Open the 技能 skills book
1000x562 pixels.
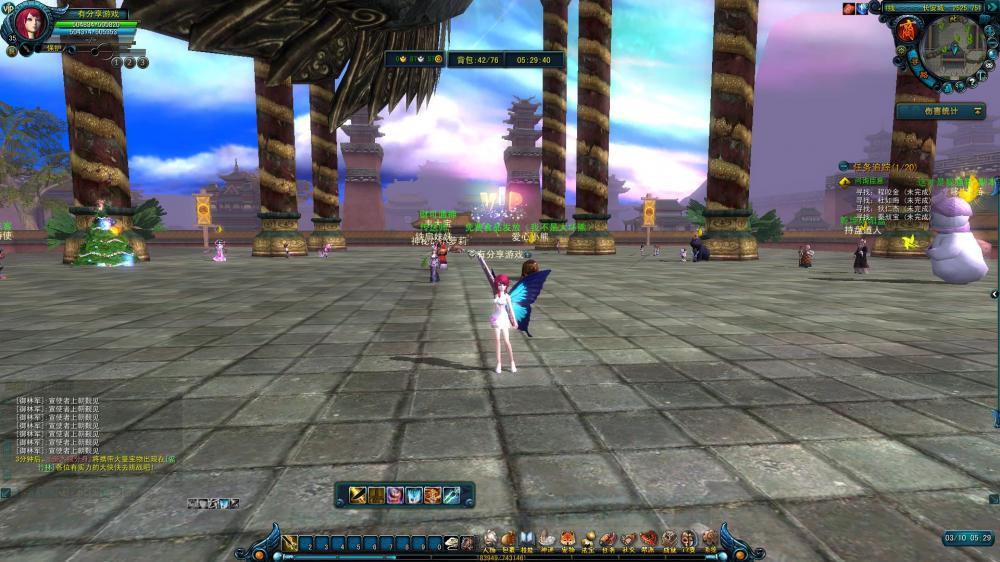(527, 541)
